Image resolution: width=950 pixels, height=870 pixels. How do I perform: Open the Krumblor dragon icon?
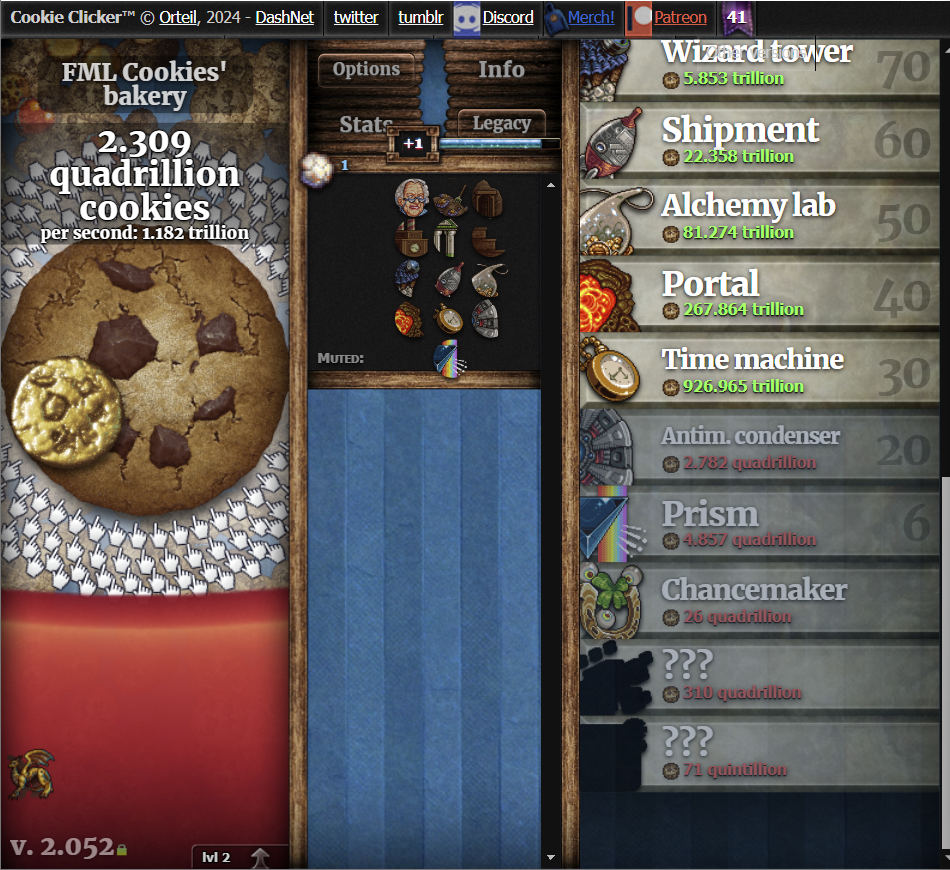pos(31,775)
